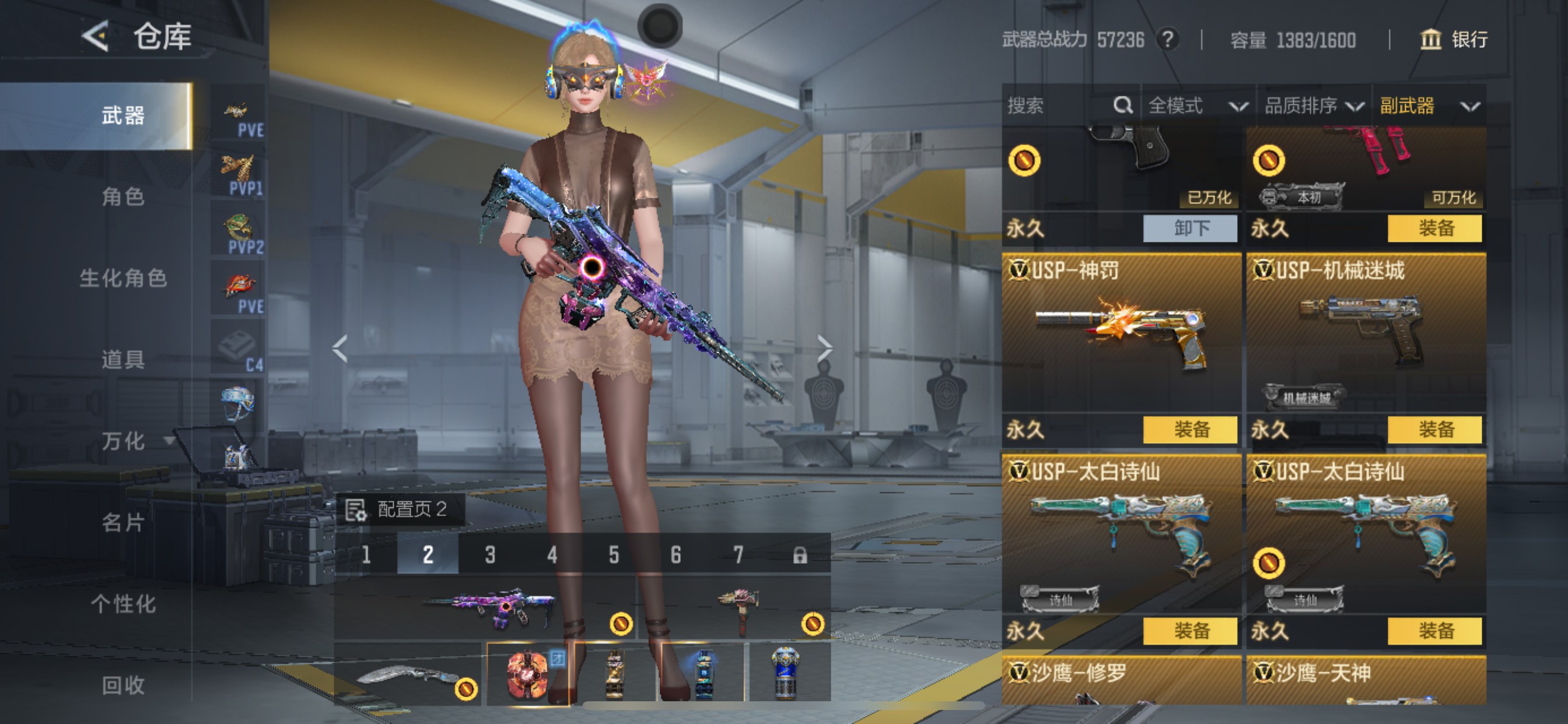Equip the USP-神罚 pistol
The image size is (1568, 724).
1190,430
